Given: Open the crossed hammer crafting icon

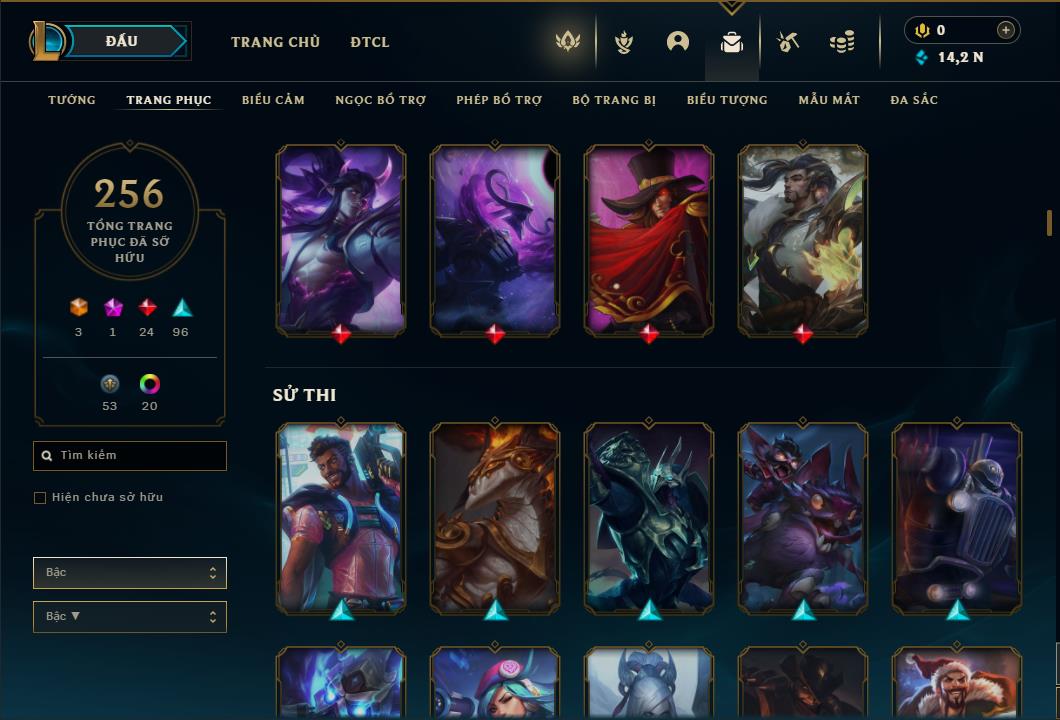Looking at the screenshot, I should tap(788, 42).
